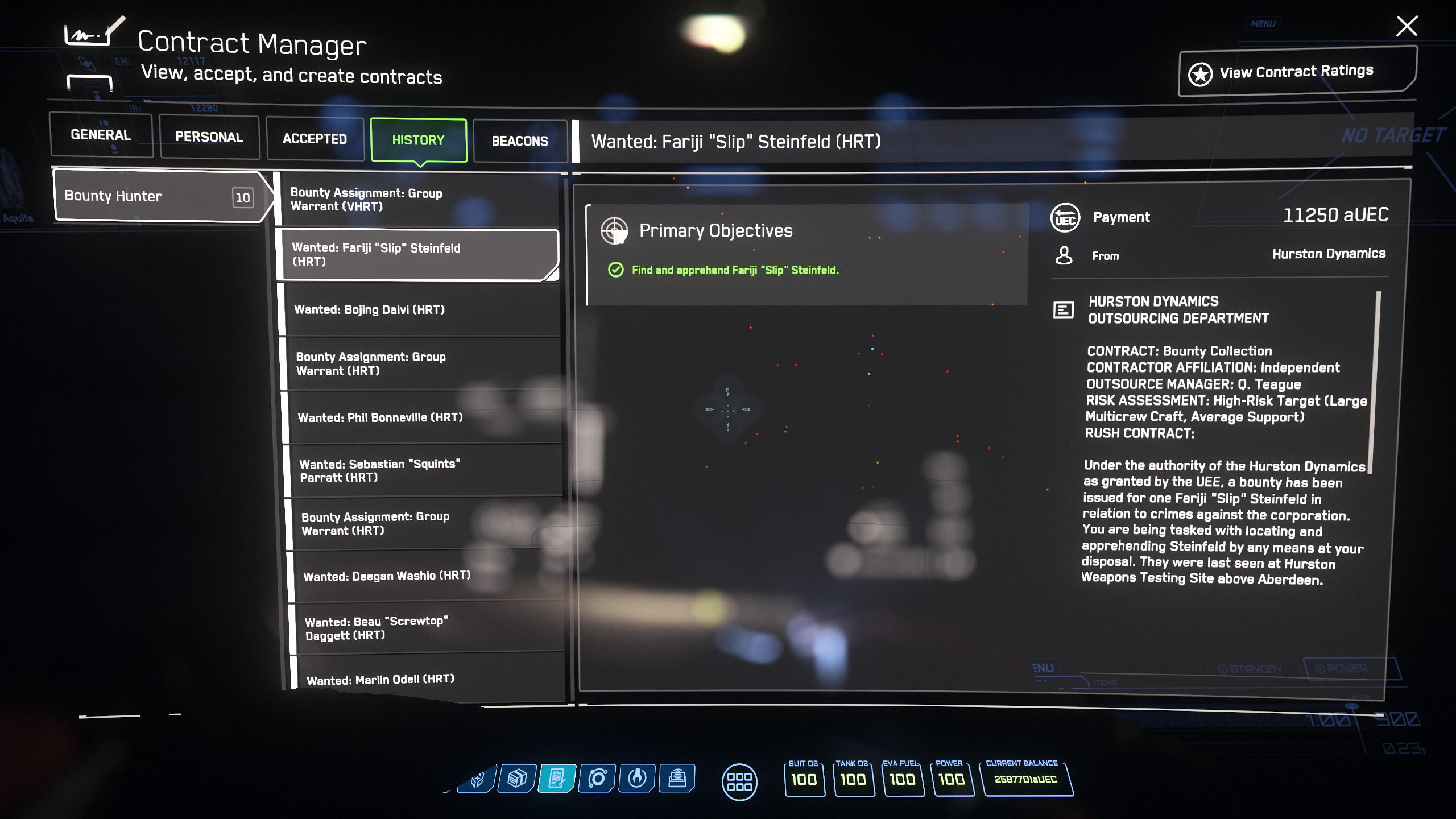The width and height of the screenshot is (1456, 819).
Task: Open View Contract Ratings
Action: (x=1297, y=72)
